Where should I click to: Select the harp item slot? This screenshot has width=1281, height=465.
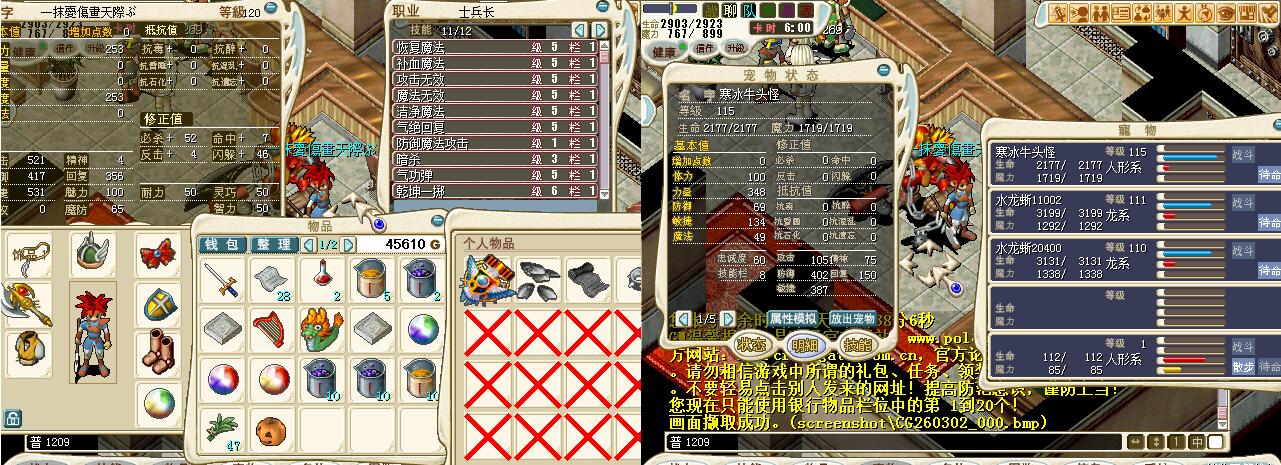(273, 329)
